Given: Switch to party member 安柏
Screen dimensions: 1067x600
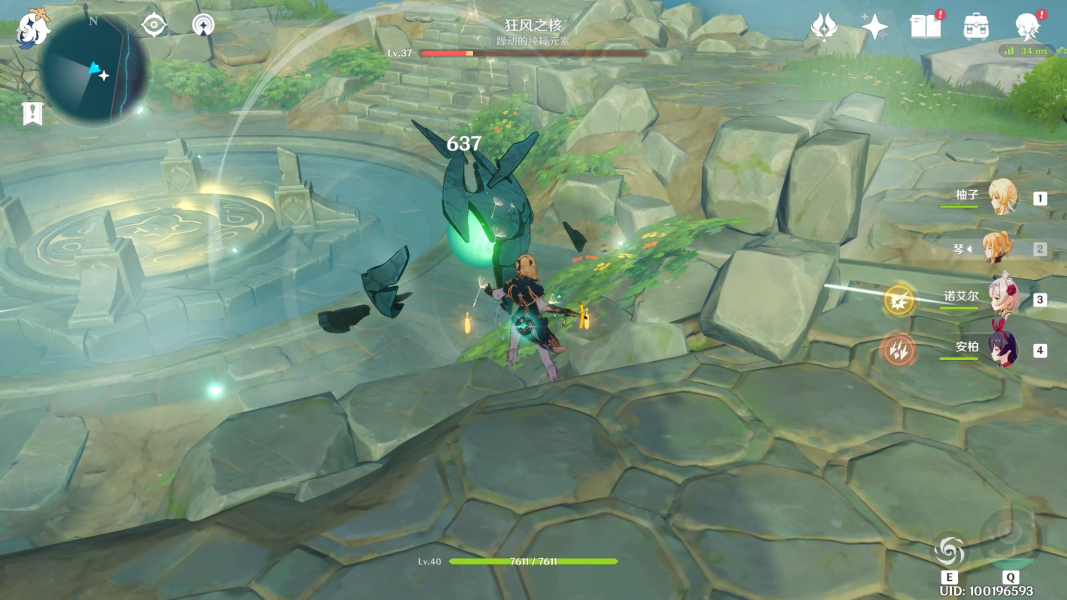Looking at the screenshot, I should coord(1000,350).
